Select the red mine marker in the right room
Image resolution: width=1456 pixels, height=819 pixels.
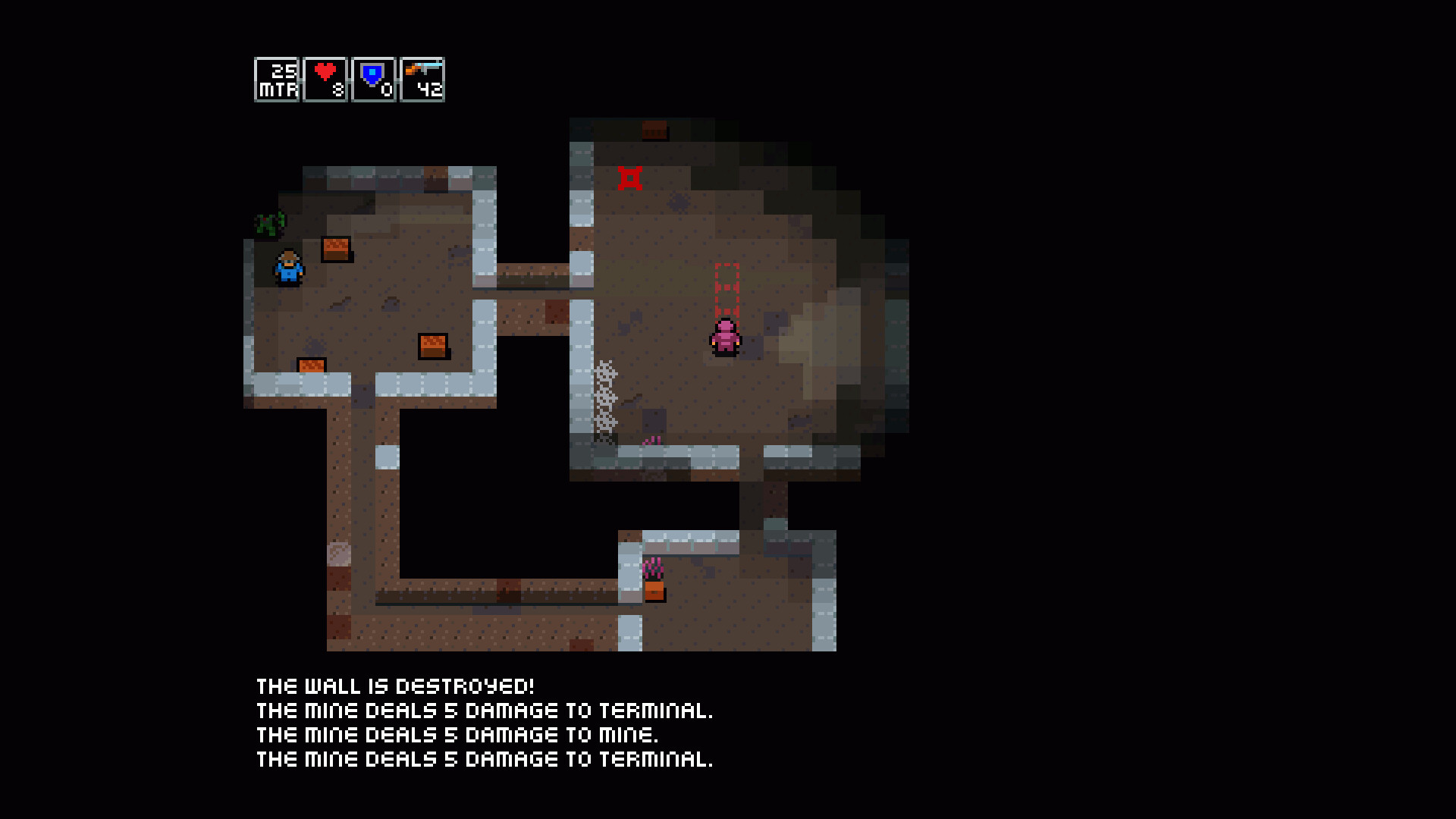click(x=632, y=177)
